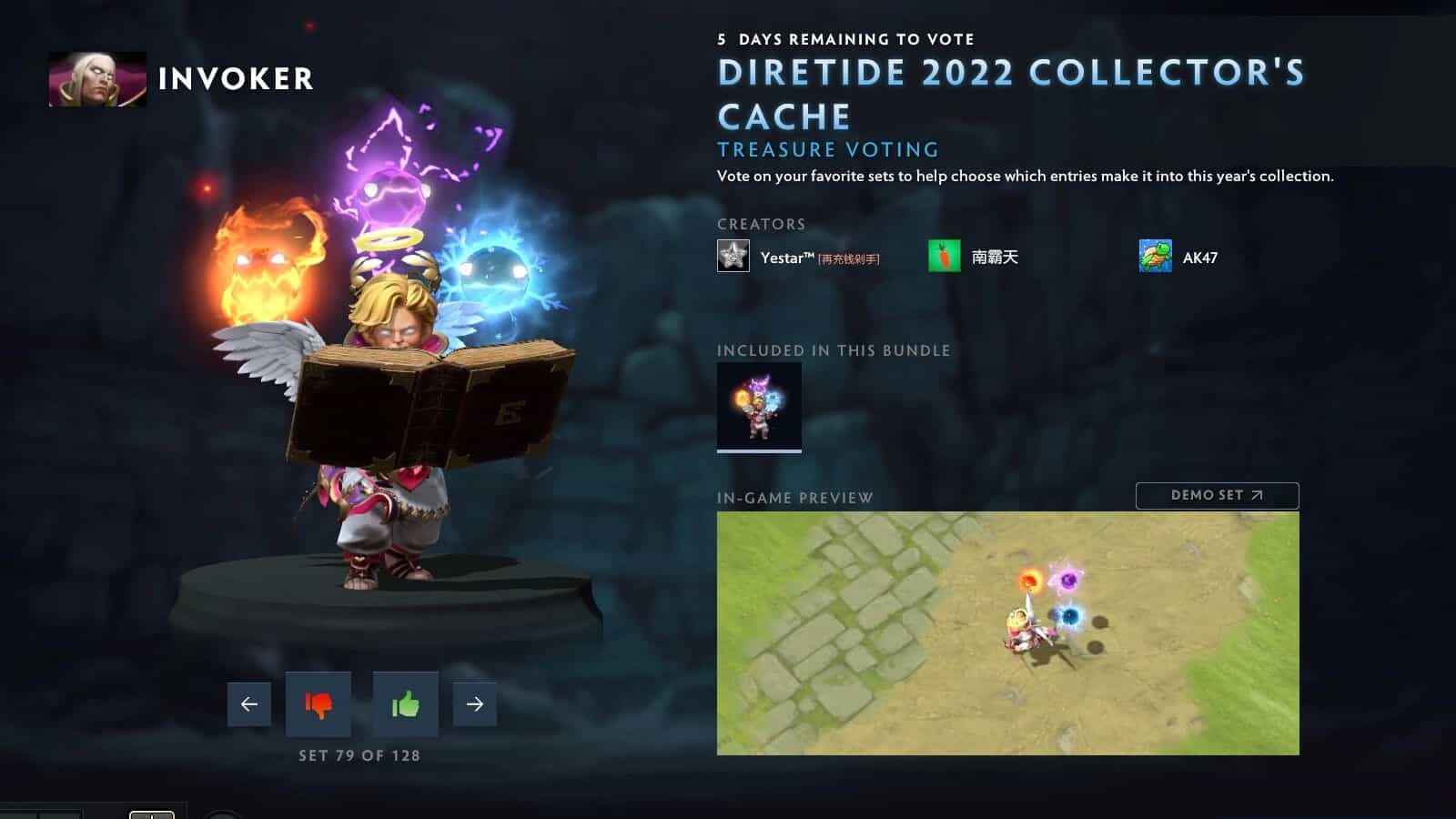Click the green thumbs-up vote icon
The width and height of the screenshot is (1456, 819).
[x=406, y=705]
